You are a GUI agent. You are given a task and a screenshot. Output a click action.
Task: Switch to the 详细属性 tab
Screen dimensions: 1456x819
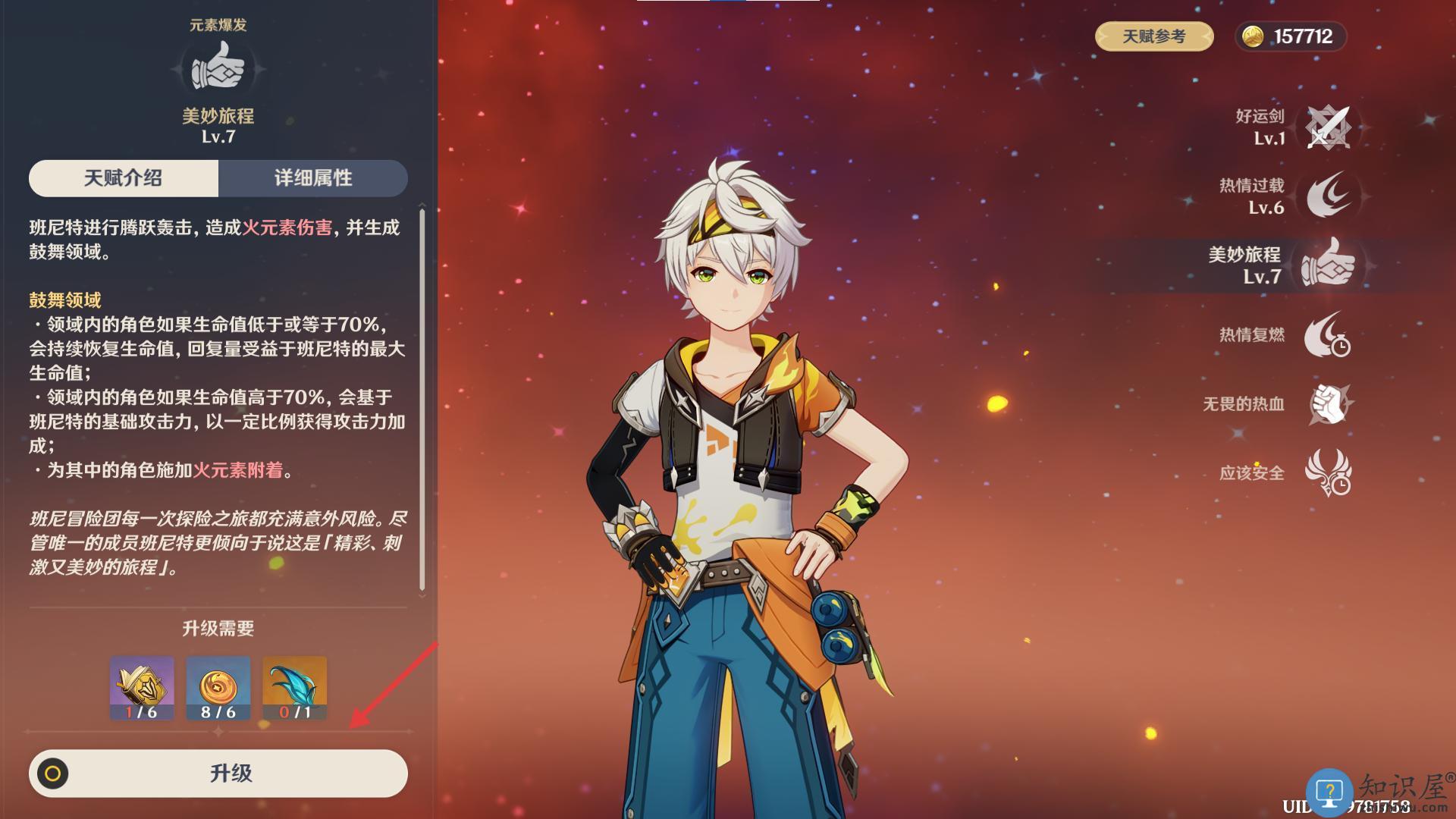tap(313, 178)
